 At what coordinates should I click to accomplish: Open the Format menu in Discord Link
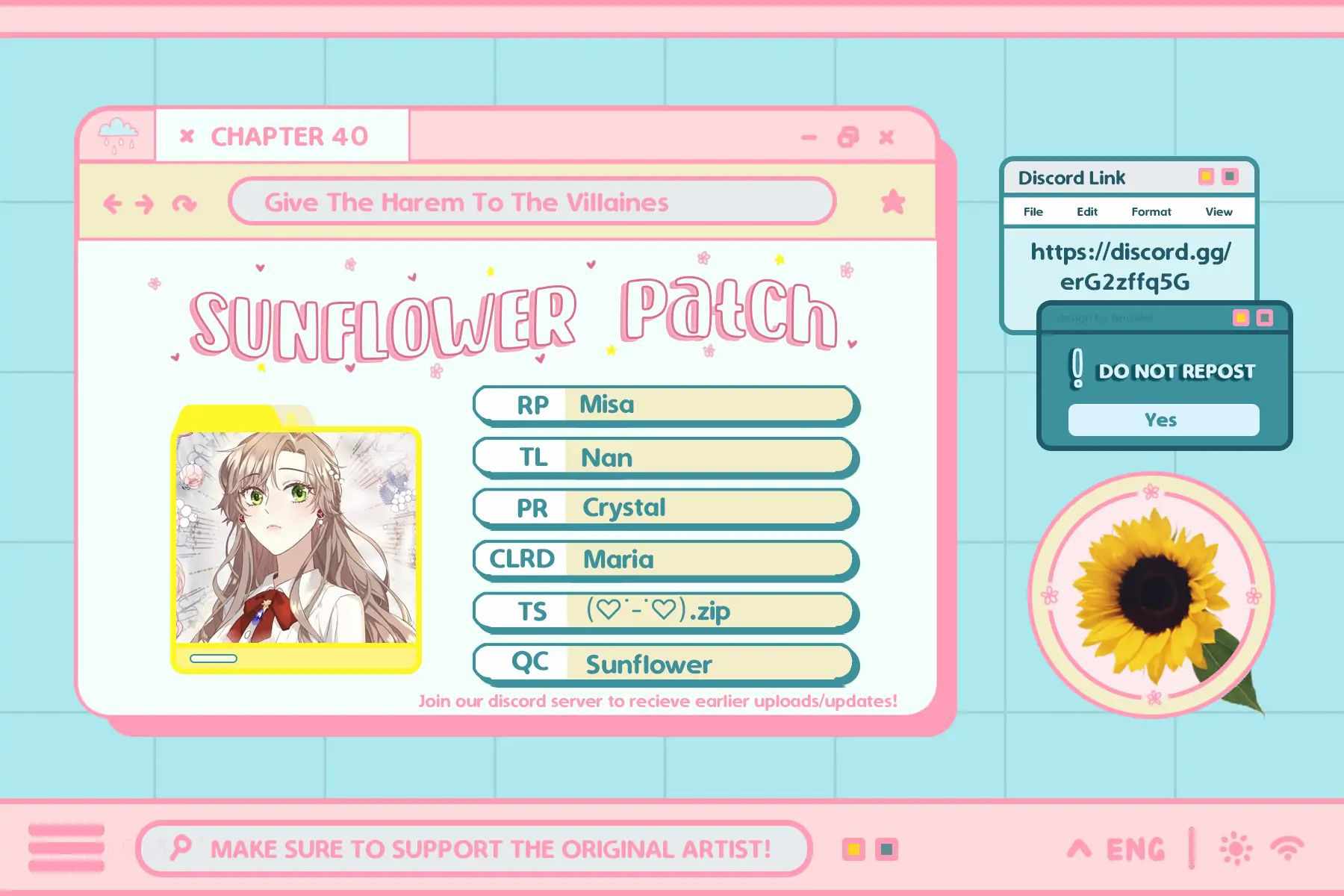(x=1151, y=212)
